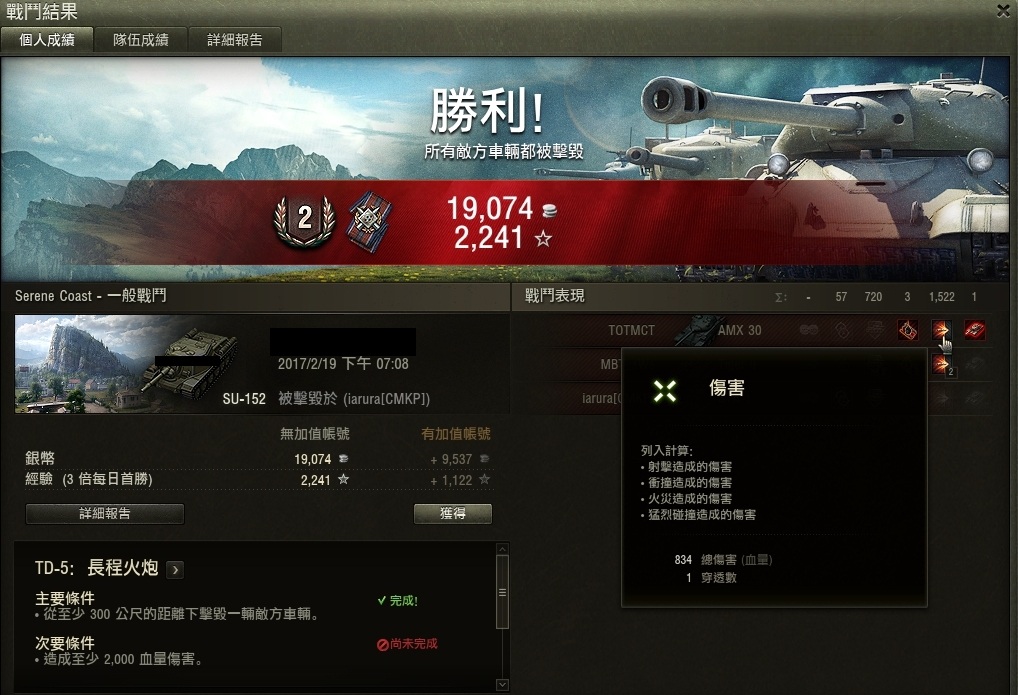Open the 詳細報告 tab at the top

pos(235,40)
